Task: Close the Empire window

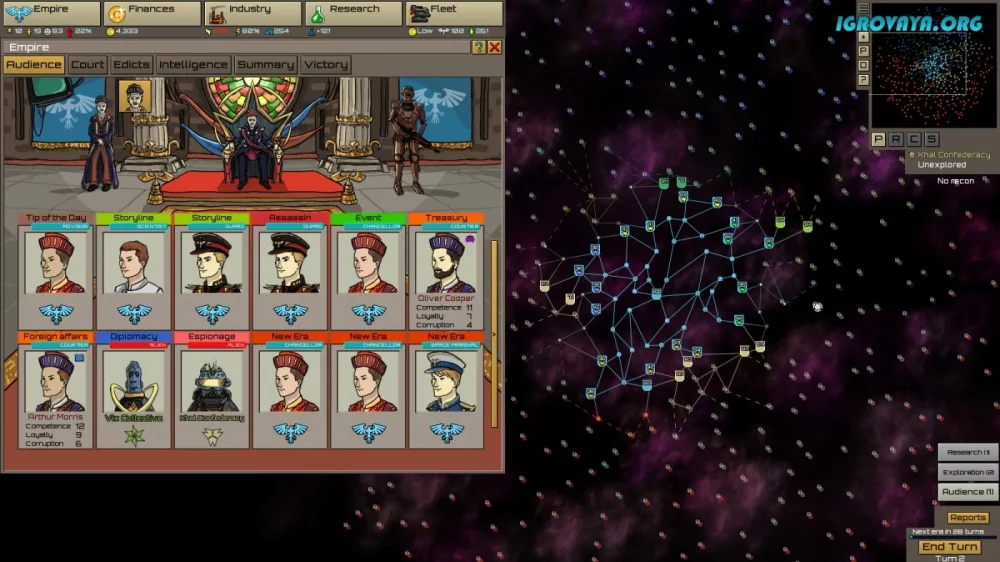Action: [494, 47]
